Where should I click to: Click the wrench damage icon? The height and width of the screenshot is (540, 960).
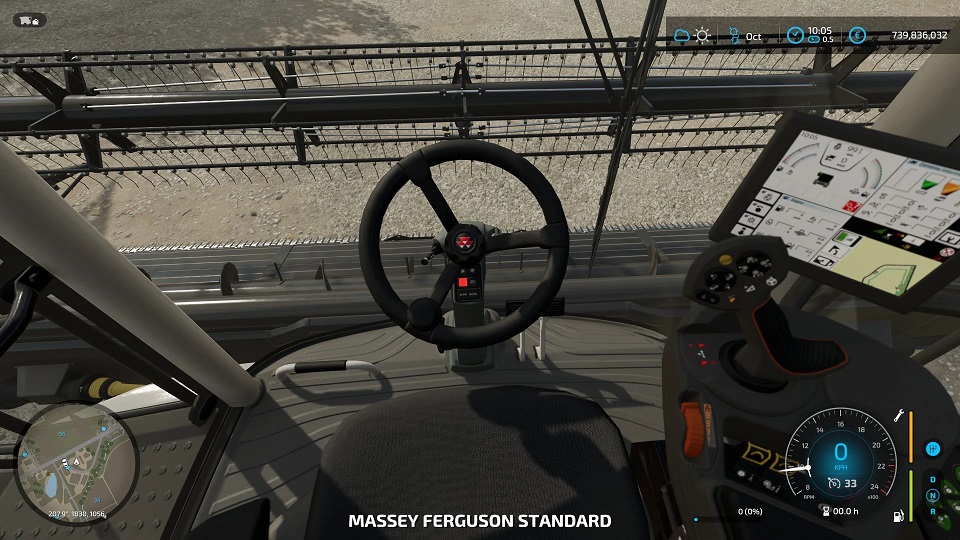pos(899,416)
